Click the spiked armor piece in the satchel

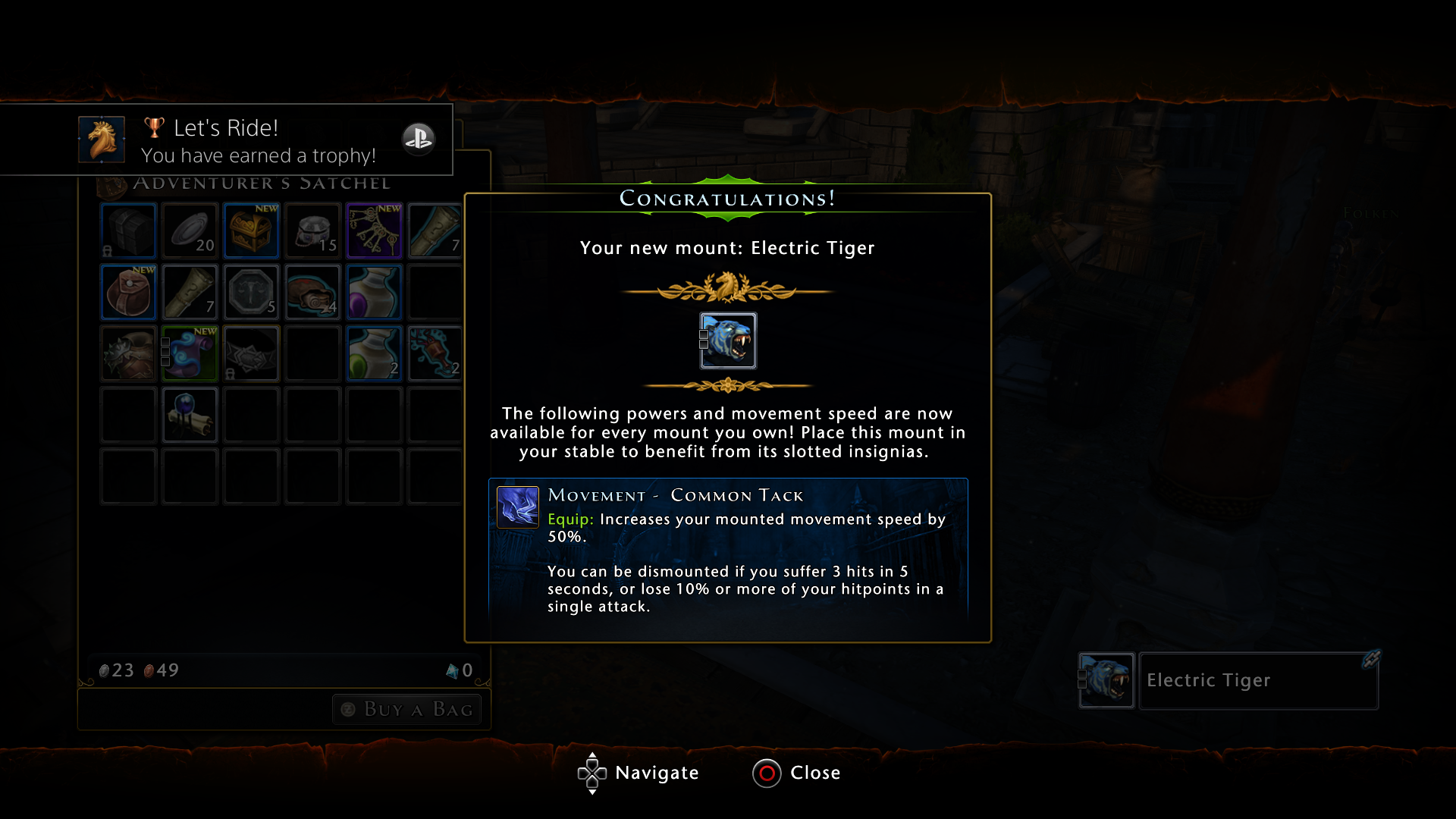click(x=128, y=353)
